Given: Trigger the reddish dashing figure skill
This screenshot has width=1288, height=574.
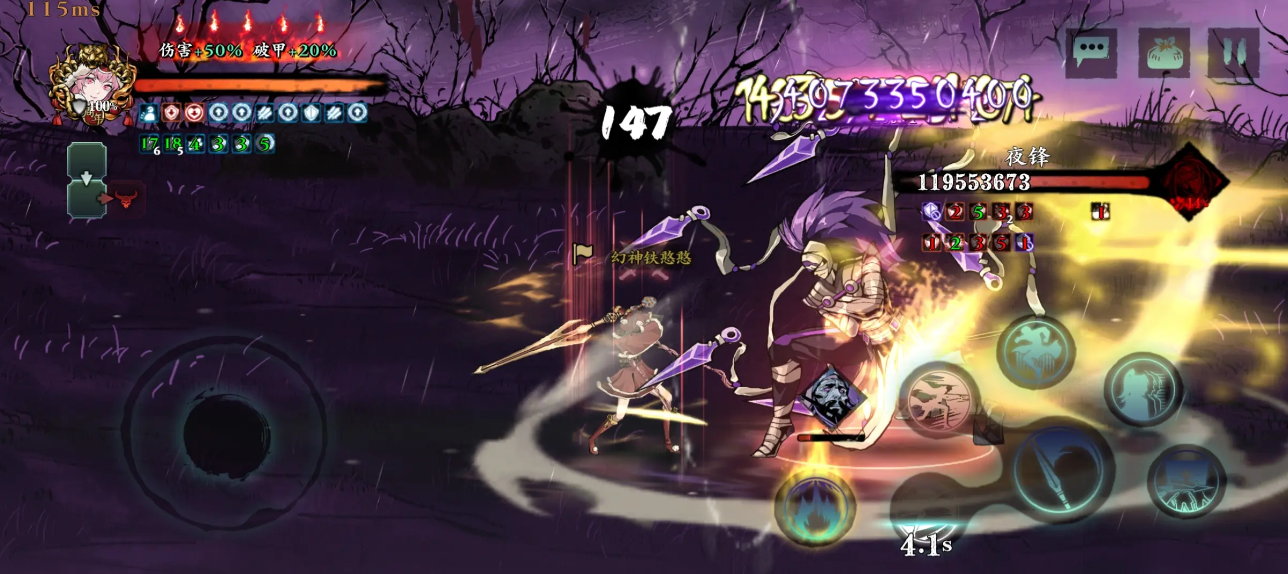Looking at the screenshot, I should 940,399.
